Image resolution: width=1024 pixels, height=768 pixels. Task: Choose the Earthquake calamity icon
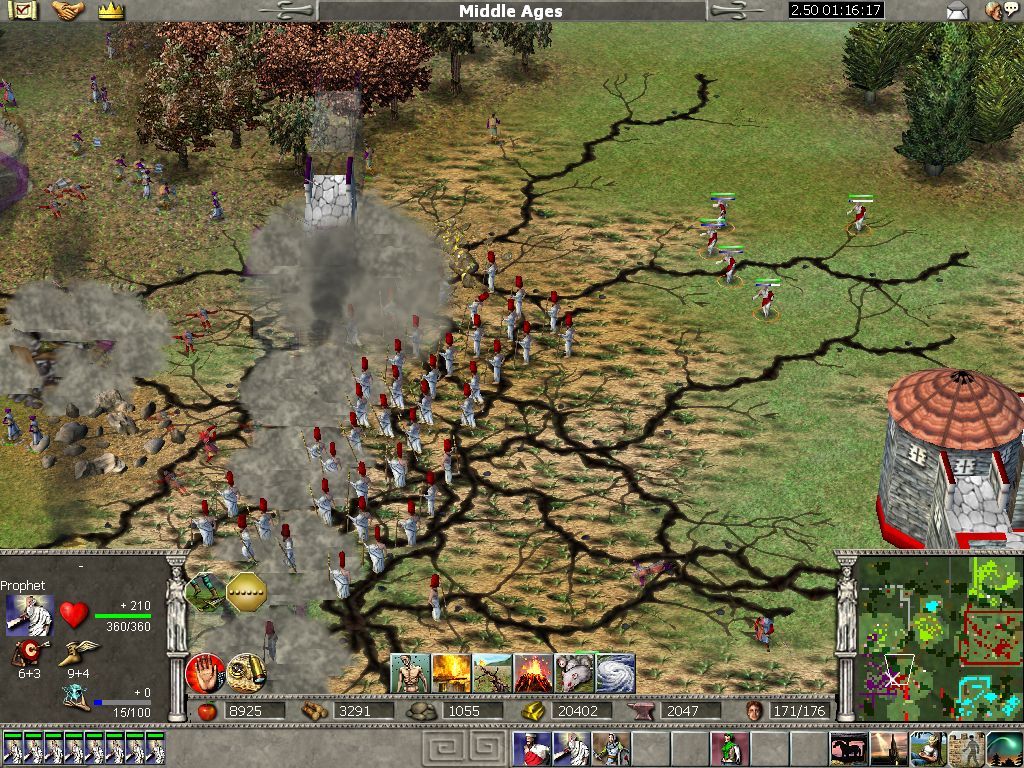(x=492, y=673)
